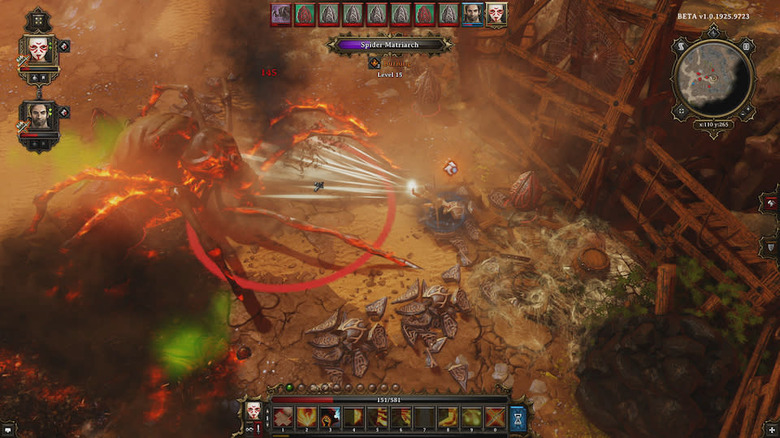Image resolution: width=780 pixels, height=438 pixels.
Task: Click the Spider Matriarch turn-order portrait
Action: tap(281, 14)
